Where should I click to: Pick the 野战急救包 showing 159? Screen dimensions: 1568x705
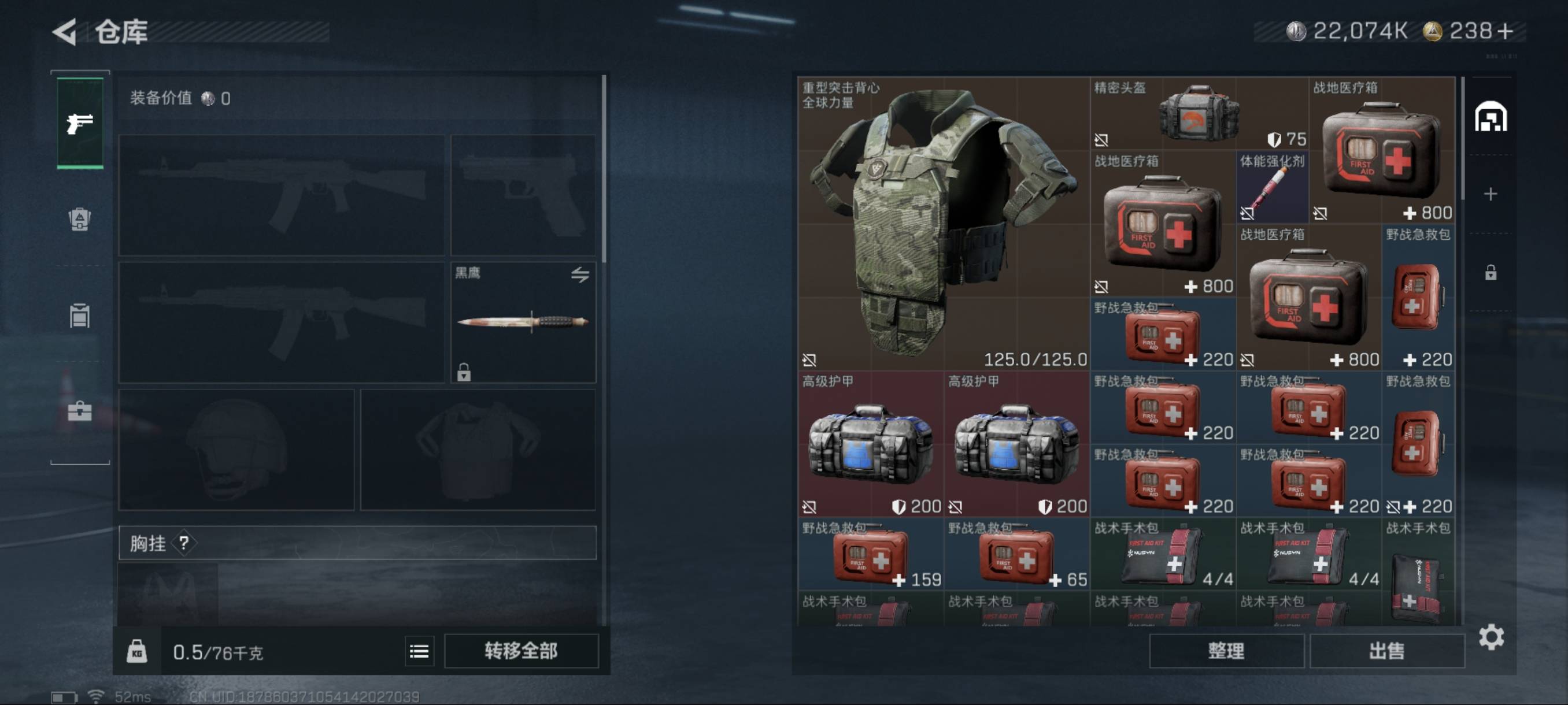870,554
